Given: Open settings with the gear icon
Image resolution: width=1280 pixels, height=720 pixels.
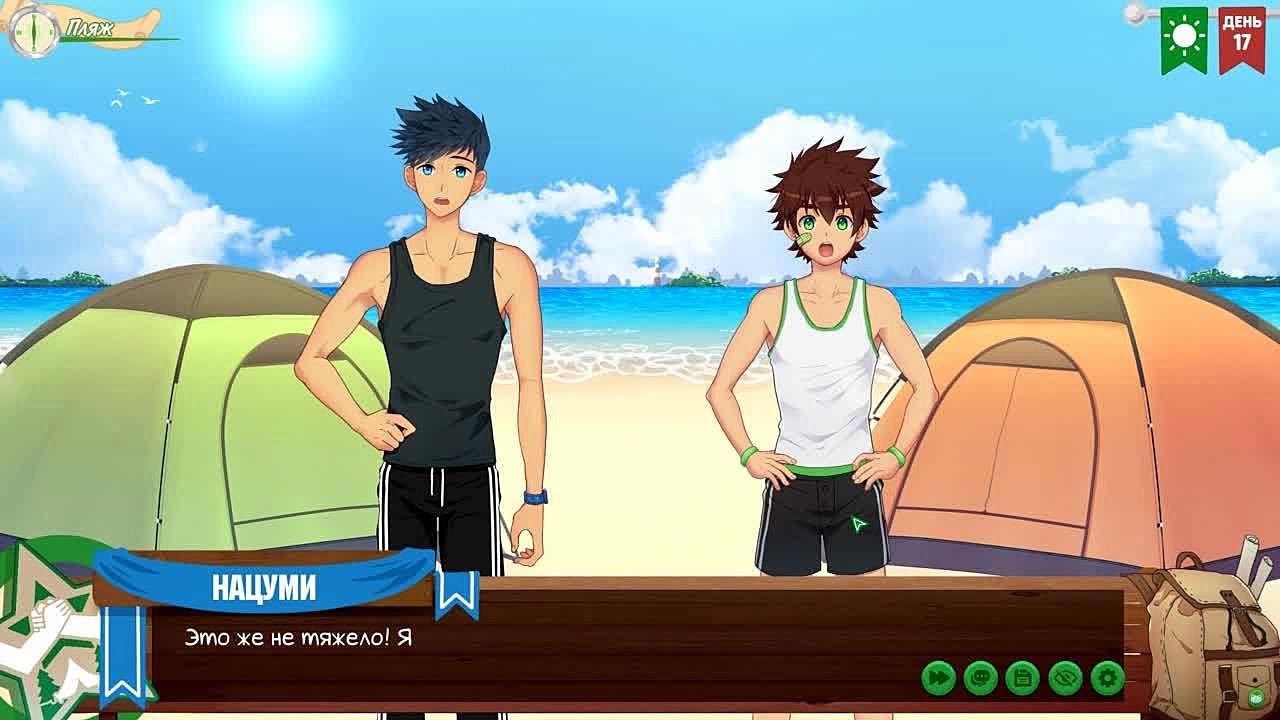Looking at the screenshot, I should point(1107,678).
